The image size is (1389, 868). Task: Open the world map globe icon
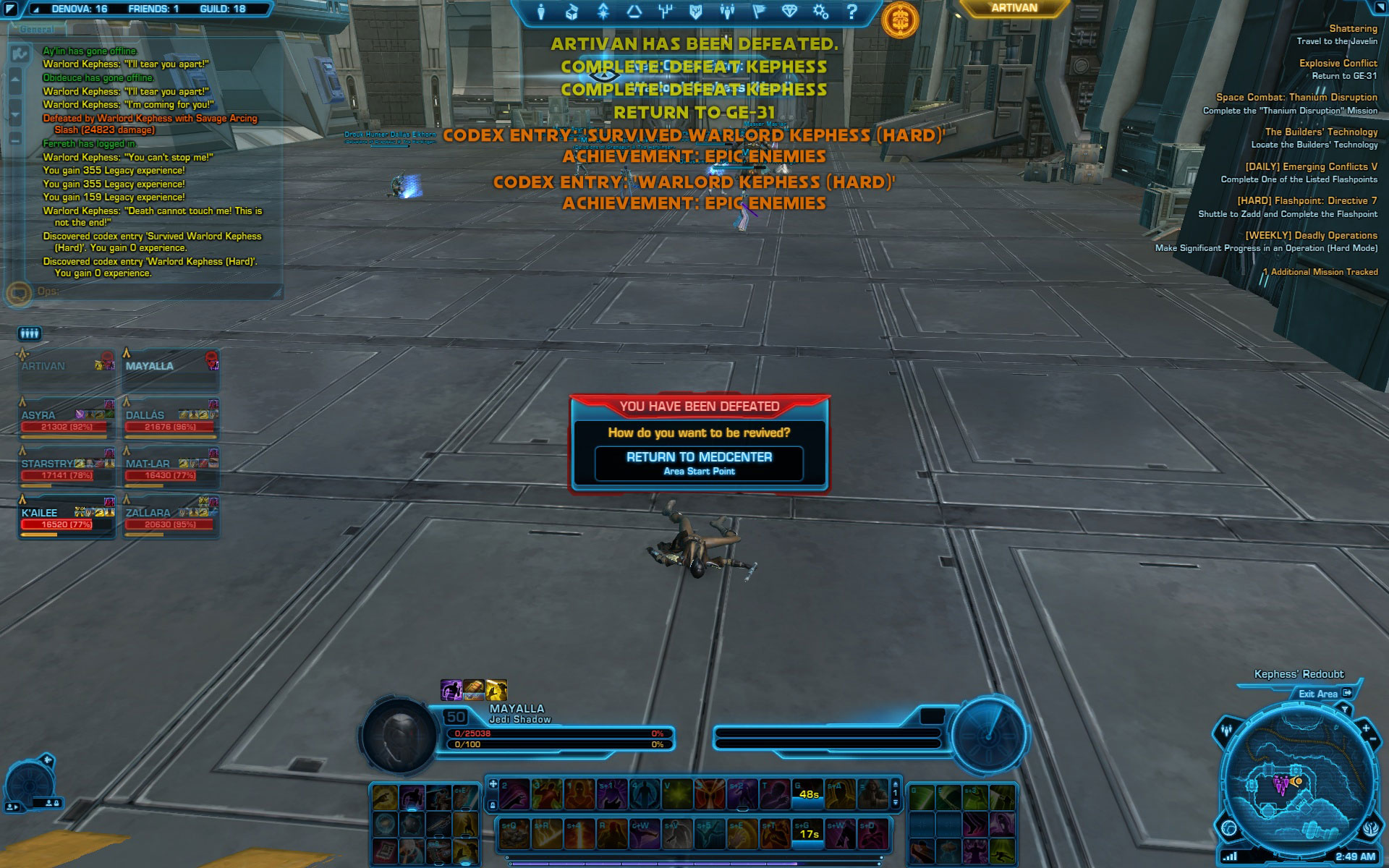(1229, 827)
